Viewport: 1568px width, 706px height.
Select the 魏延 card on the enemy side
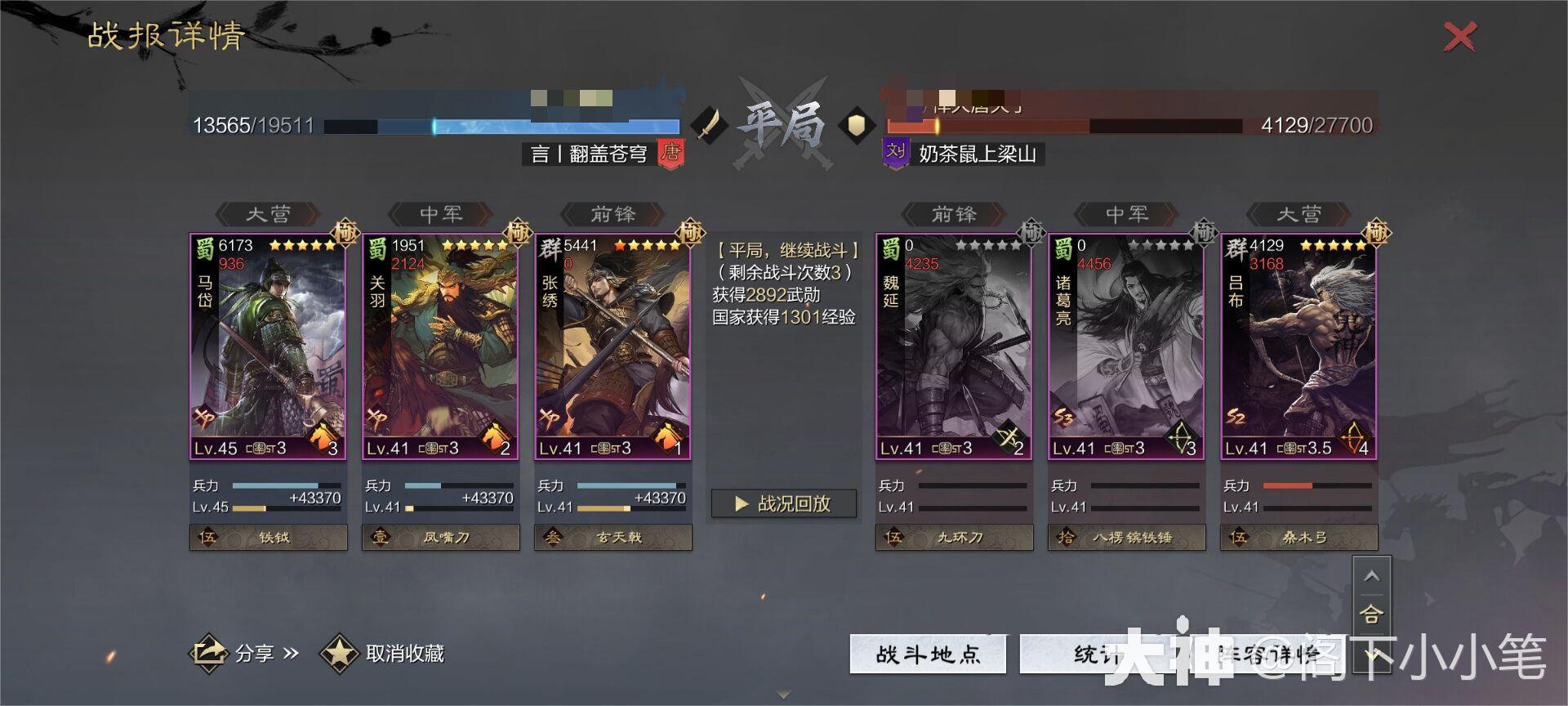click(952, 343)
